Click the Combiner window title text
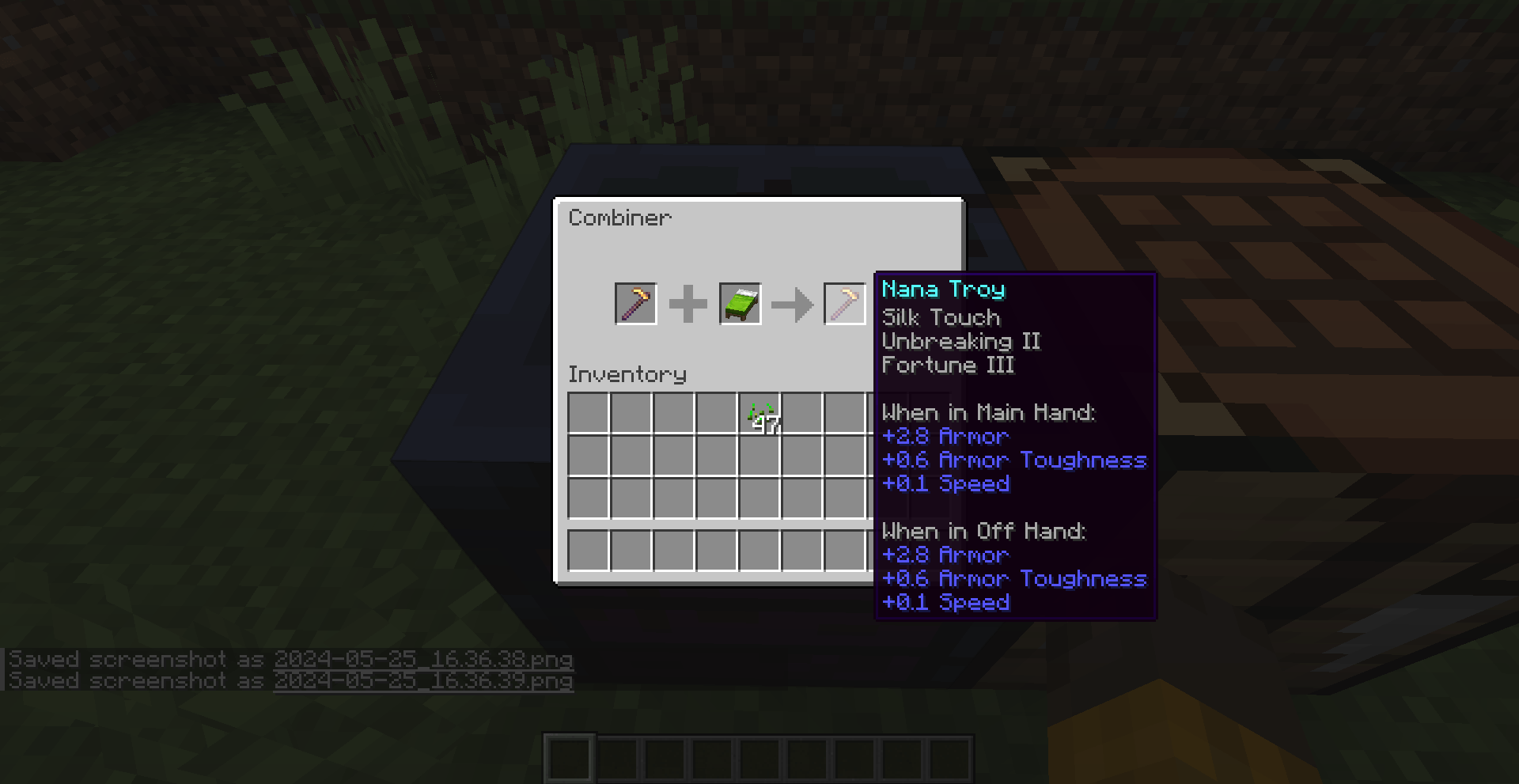1519x784 pixels. click(x=619, y=218)
